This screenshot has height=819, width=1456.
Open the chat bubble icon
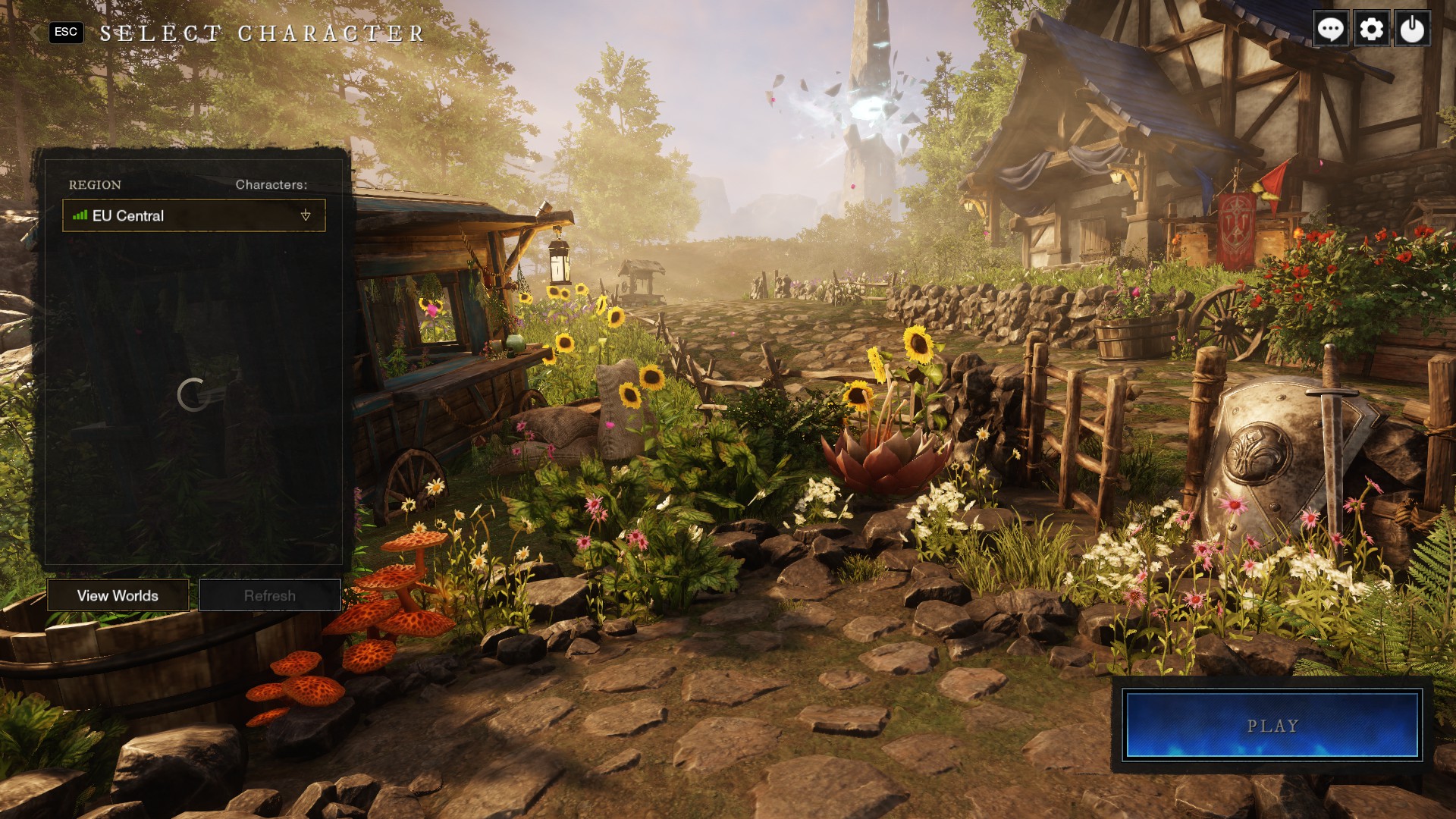click(x=1330, y=30)
